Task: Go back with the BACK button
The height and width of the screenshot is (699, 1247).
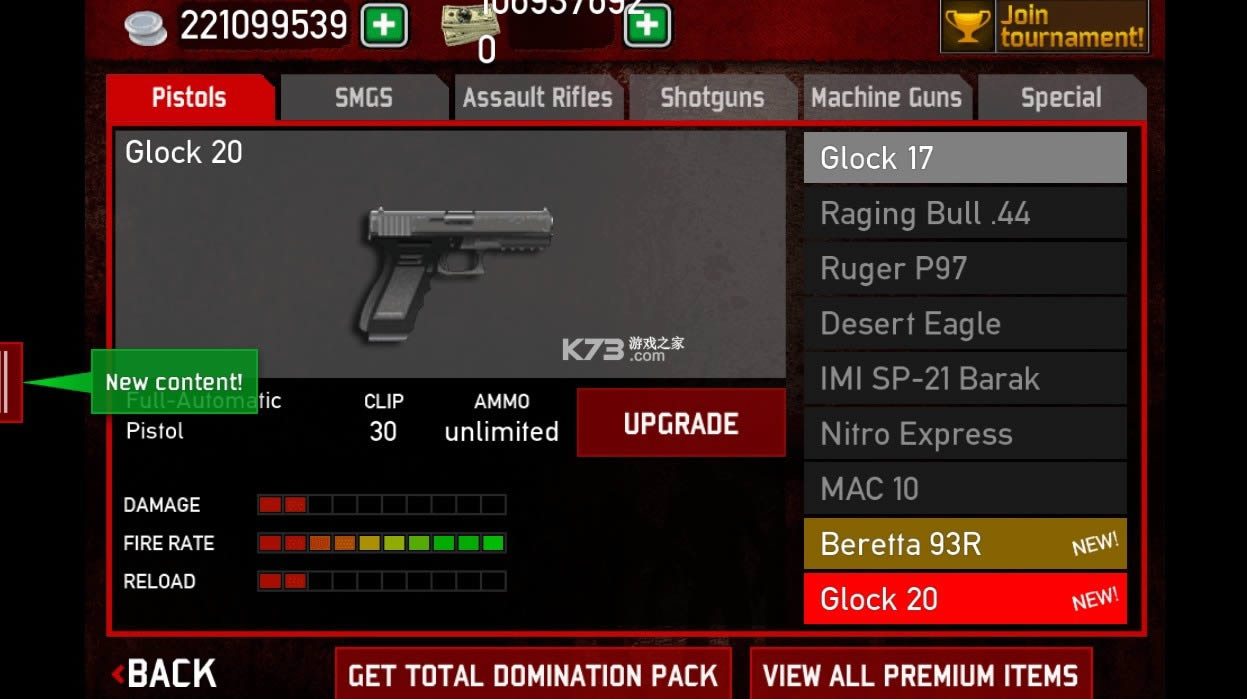Action: pos(165,674)
